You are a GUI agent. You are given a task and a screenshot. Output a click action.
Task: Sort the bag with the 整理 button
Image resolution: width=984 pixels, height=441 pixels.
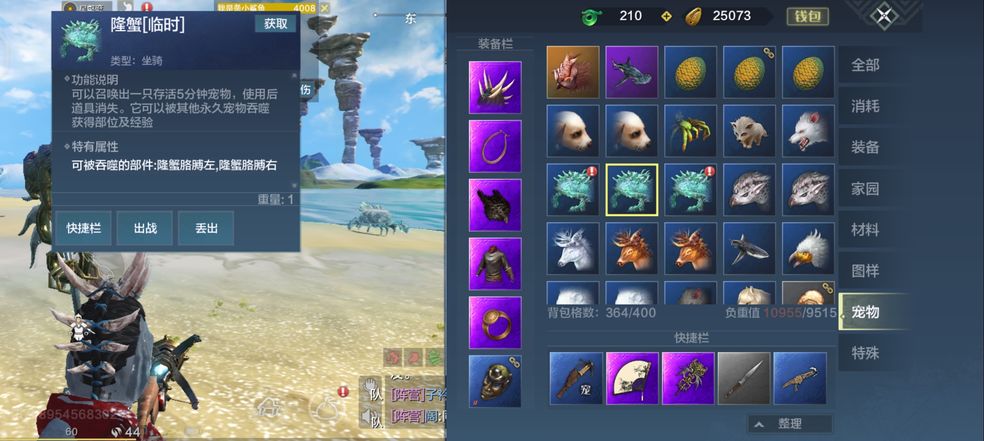pyautogui.click(x=790, y=424)
